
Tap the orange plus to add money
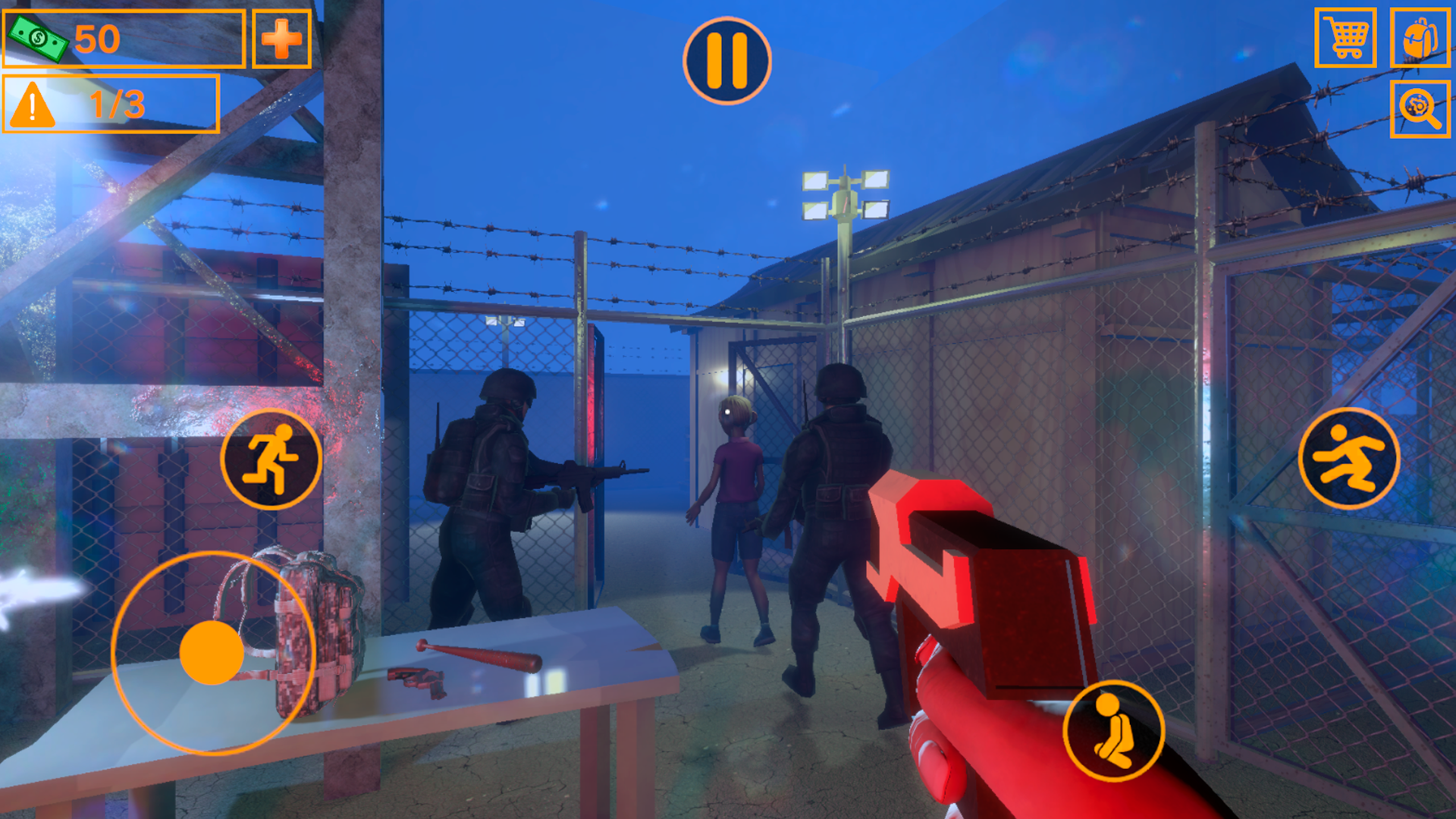pos(281,39)
